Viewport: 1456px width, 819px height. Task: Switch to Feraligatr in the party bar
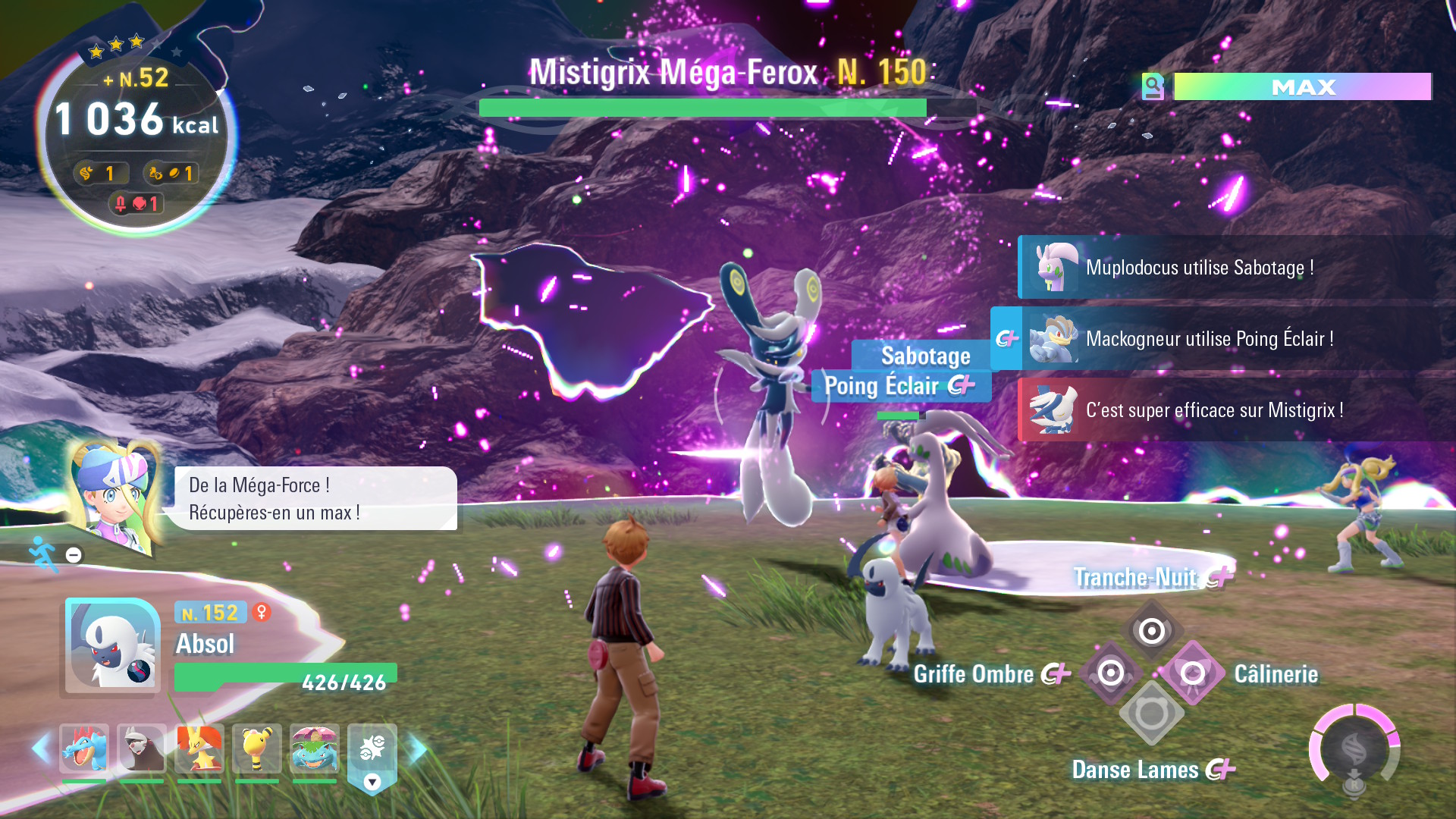84,748
